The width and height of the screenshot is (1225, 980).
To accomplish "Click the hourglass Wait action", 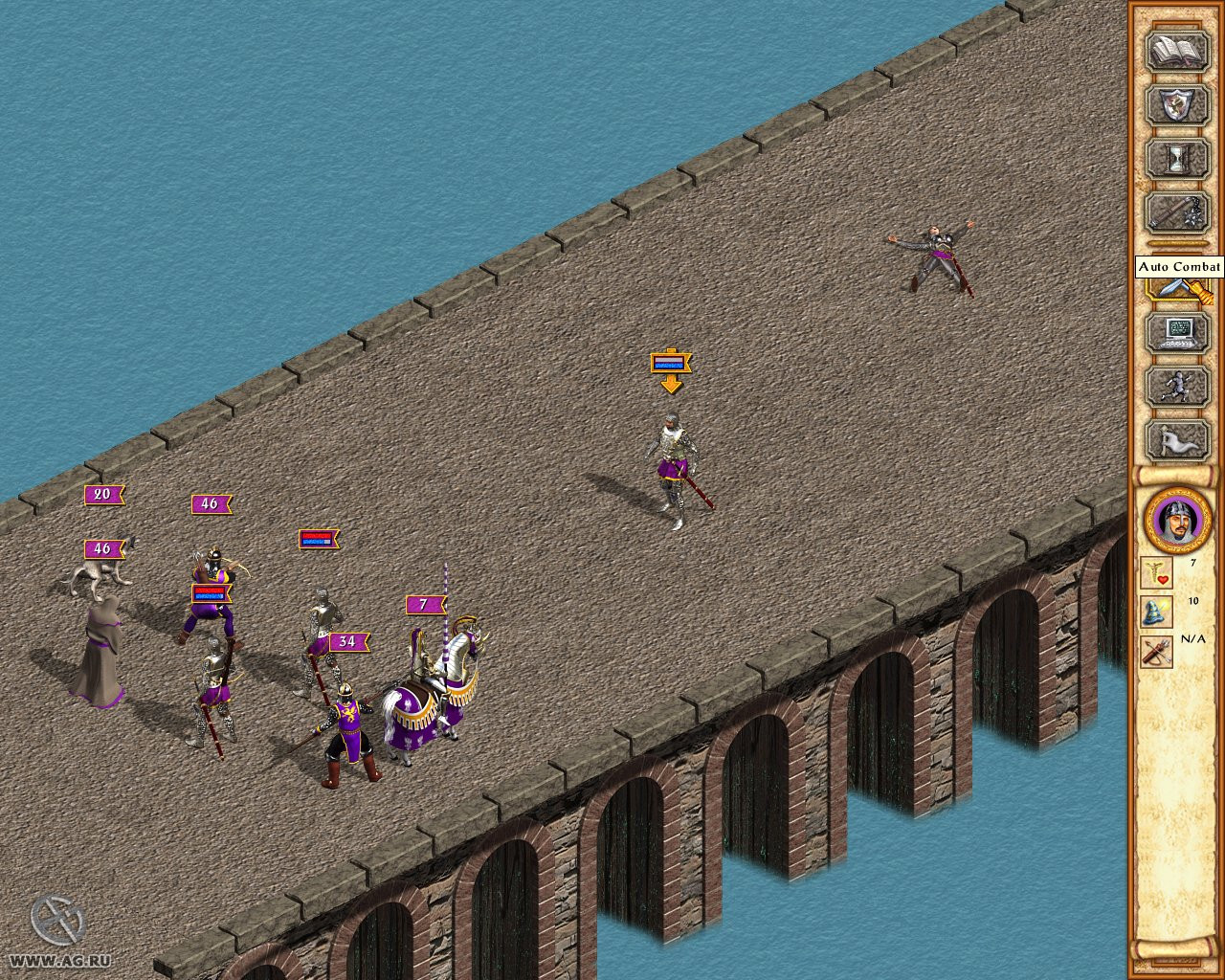I will point(1175,160).
